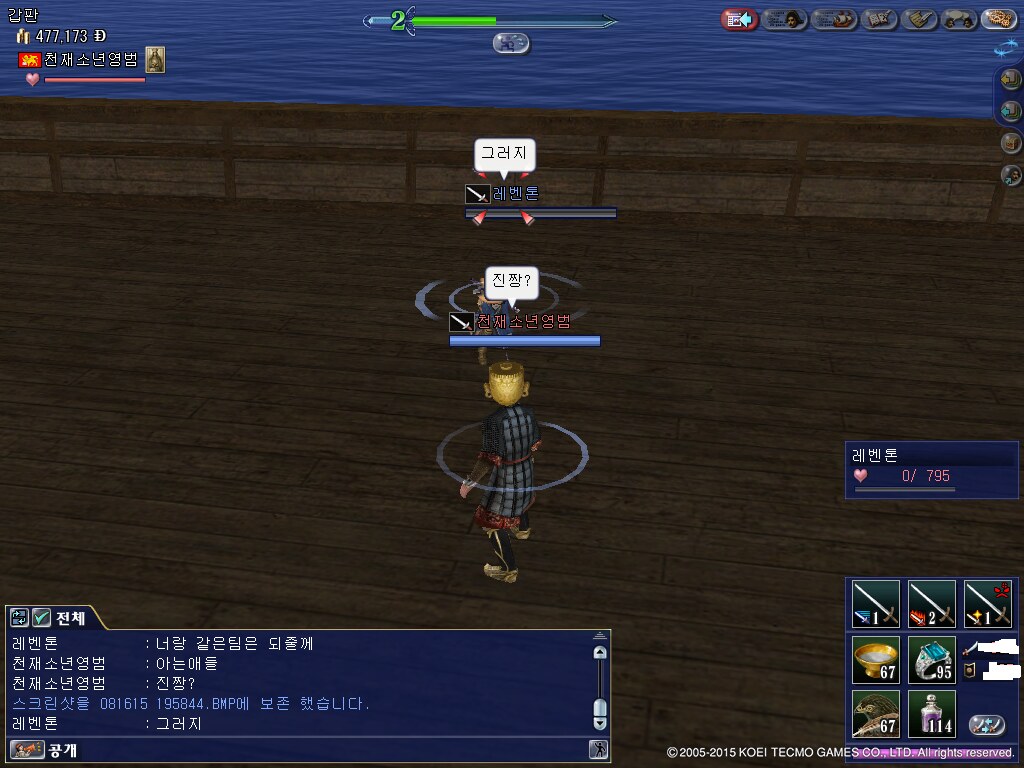1024x768 pixels.
Task: Open the gear settings menu
Action: (998, 19)
